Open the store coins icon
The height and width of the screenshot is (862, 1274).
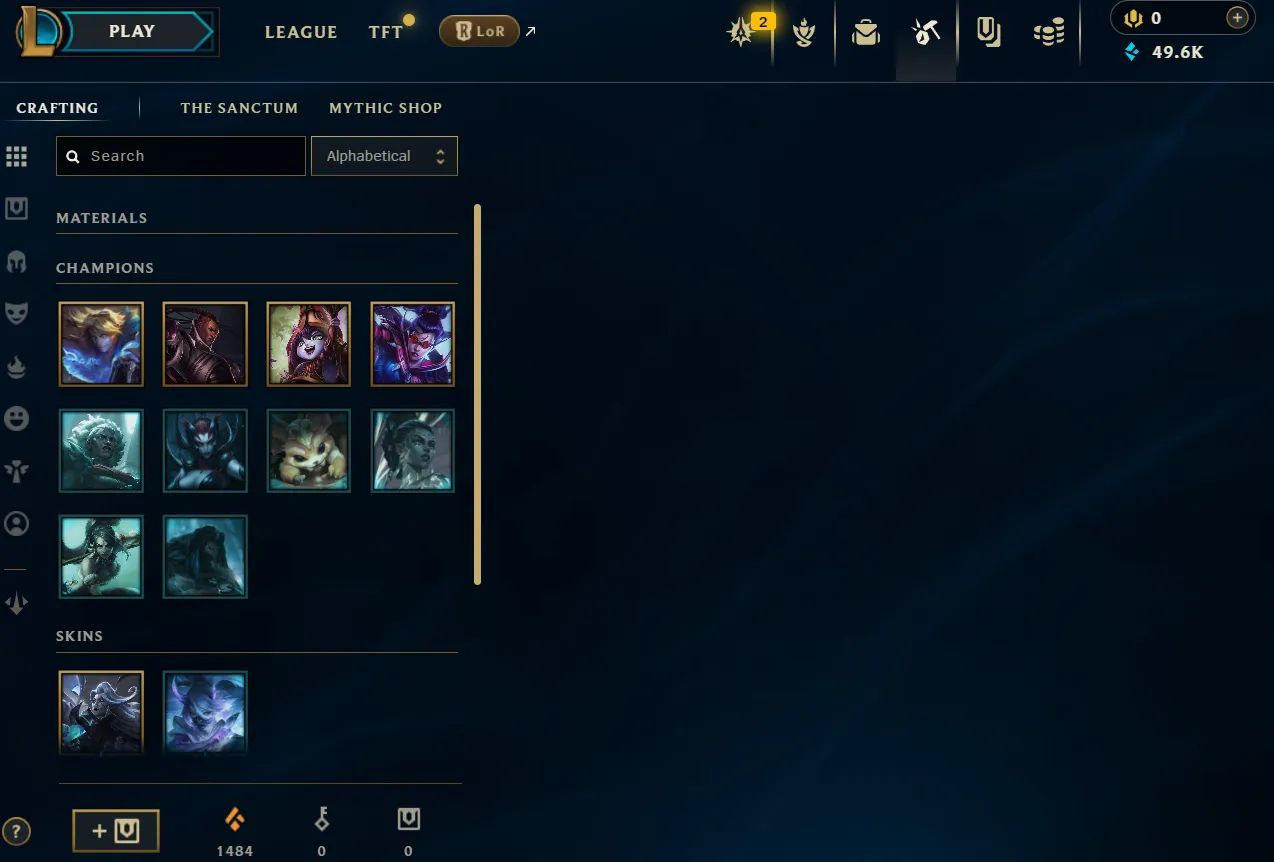pyautogui.click(x=1049, y=33)
